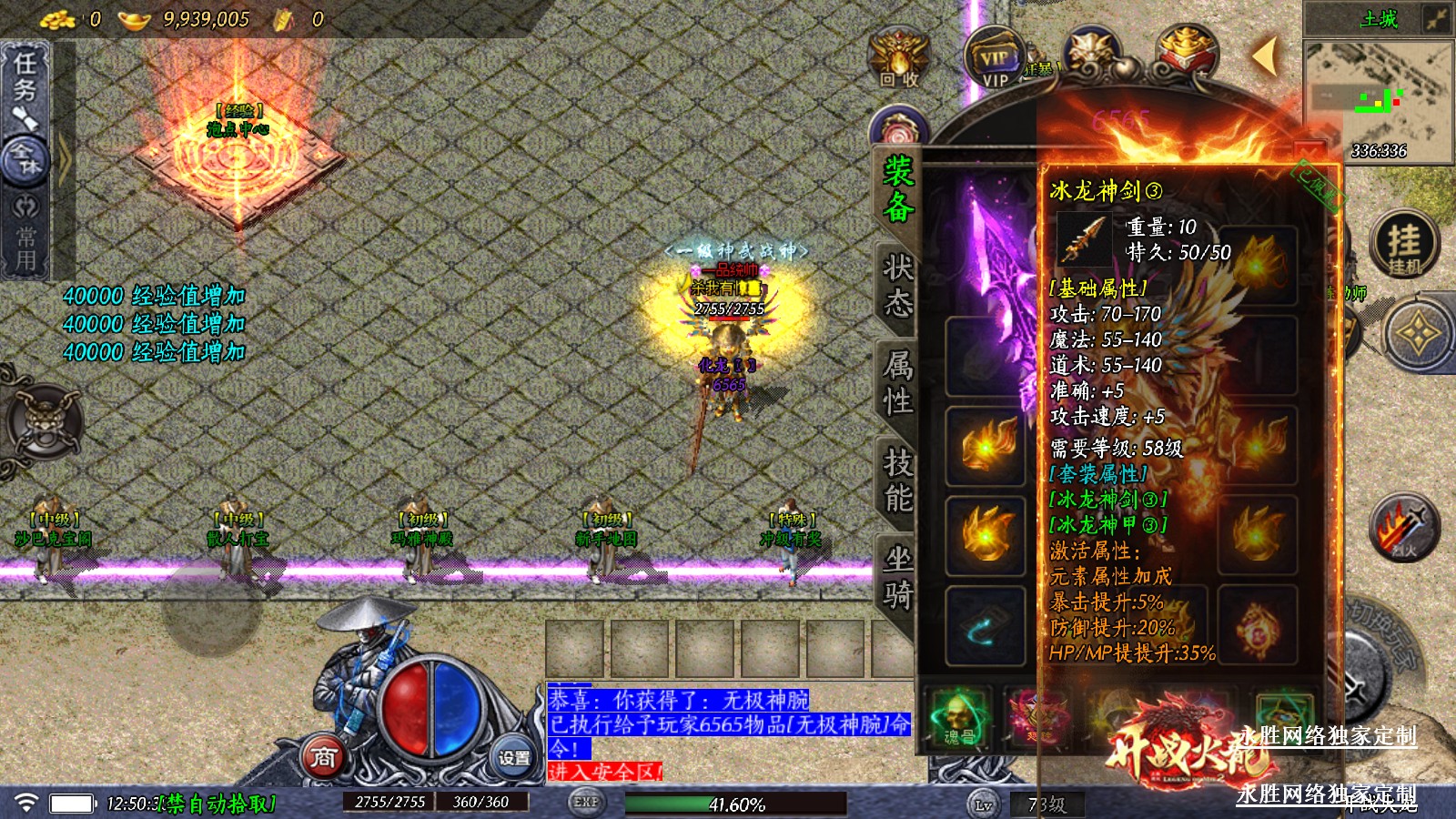Collapse the top icon row with the yellow arrow

1264,56
